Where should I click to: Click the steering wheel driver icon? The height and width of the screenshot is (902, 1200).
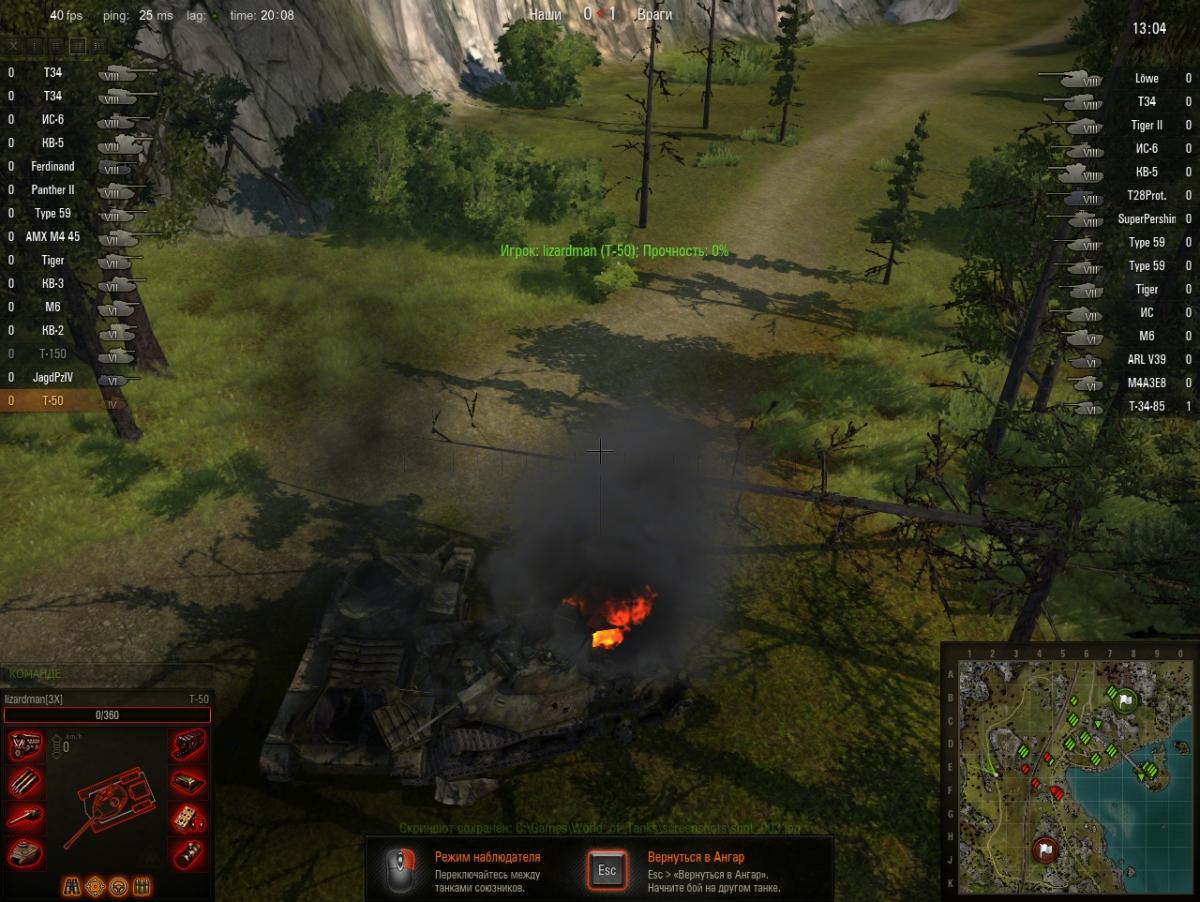pos(118,886)
